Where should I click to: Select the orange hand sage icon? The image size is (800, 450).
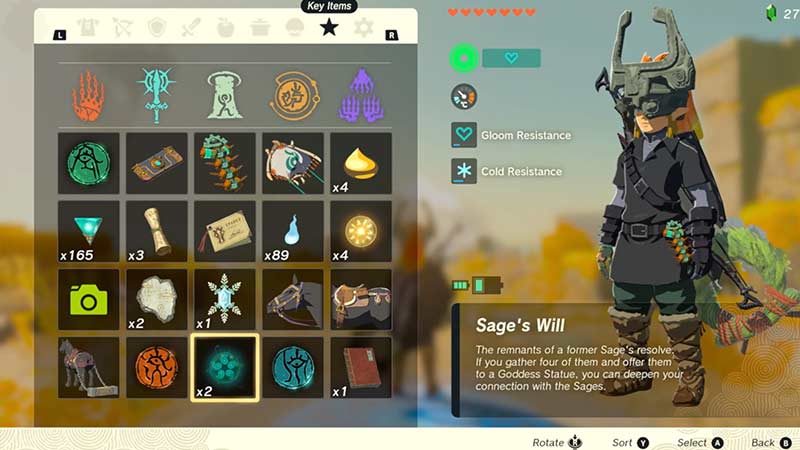click(89, 95)
